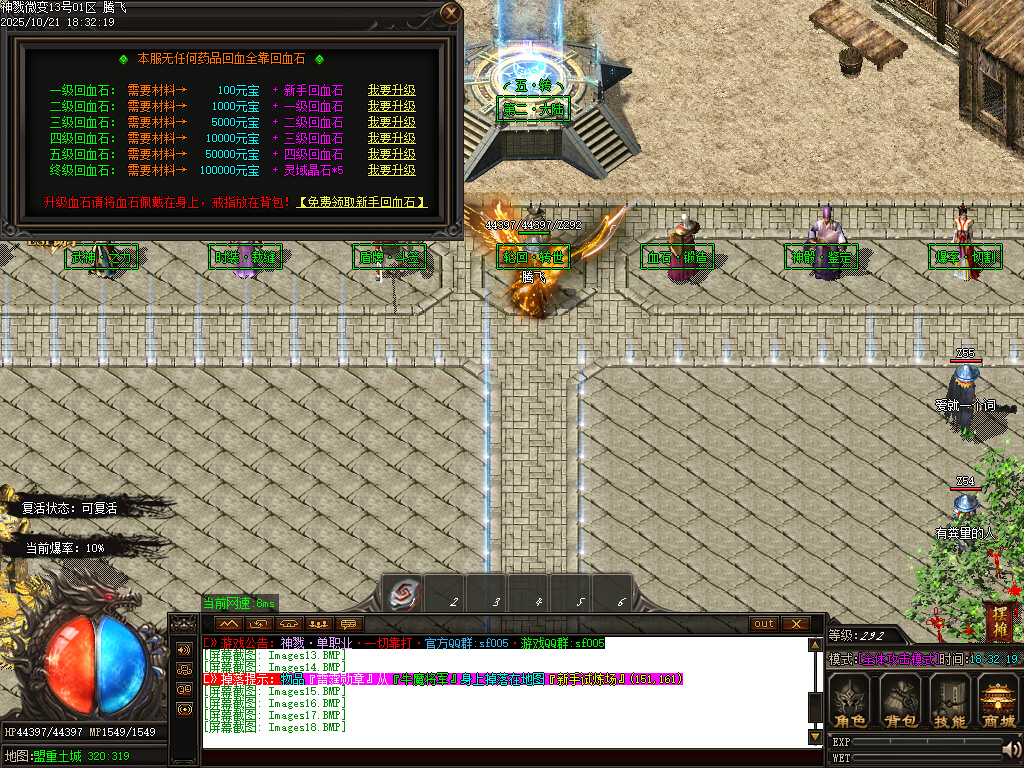Click 我要升级 for 三级回血石
The width and height of the screenshot is (1024, 768).
391,123
